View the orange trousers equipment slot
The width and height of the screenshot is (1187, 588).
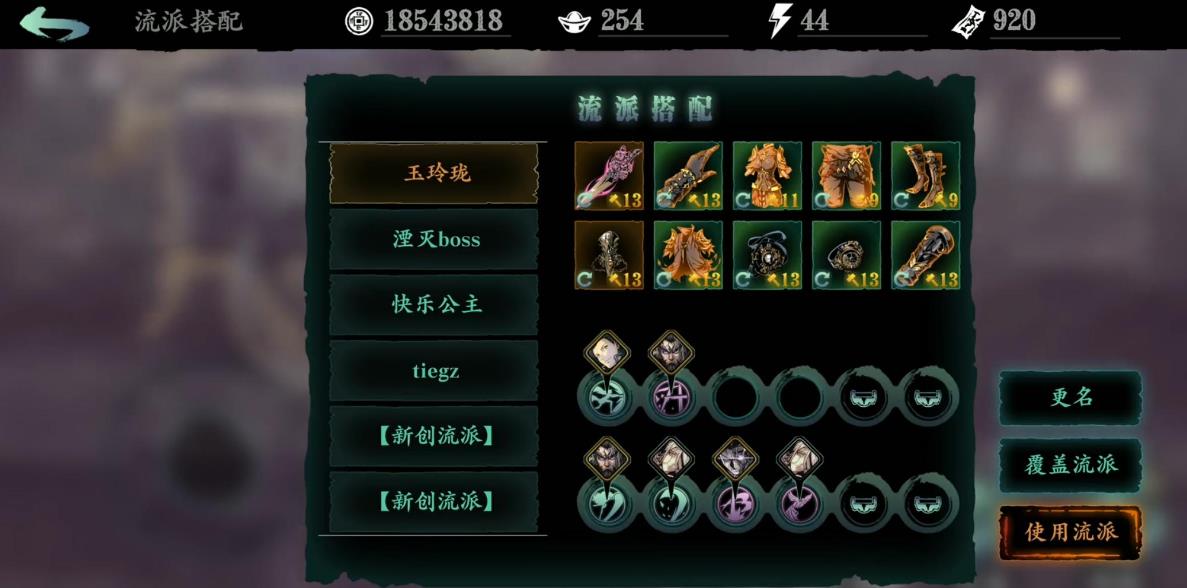click(846, 175)
